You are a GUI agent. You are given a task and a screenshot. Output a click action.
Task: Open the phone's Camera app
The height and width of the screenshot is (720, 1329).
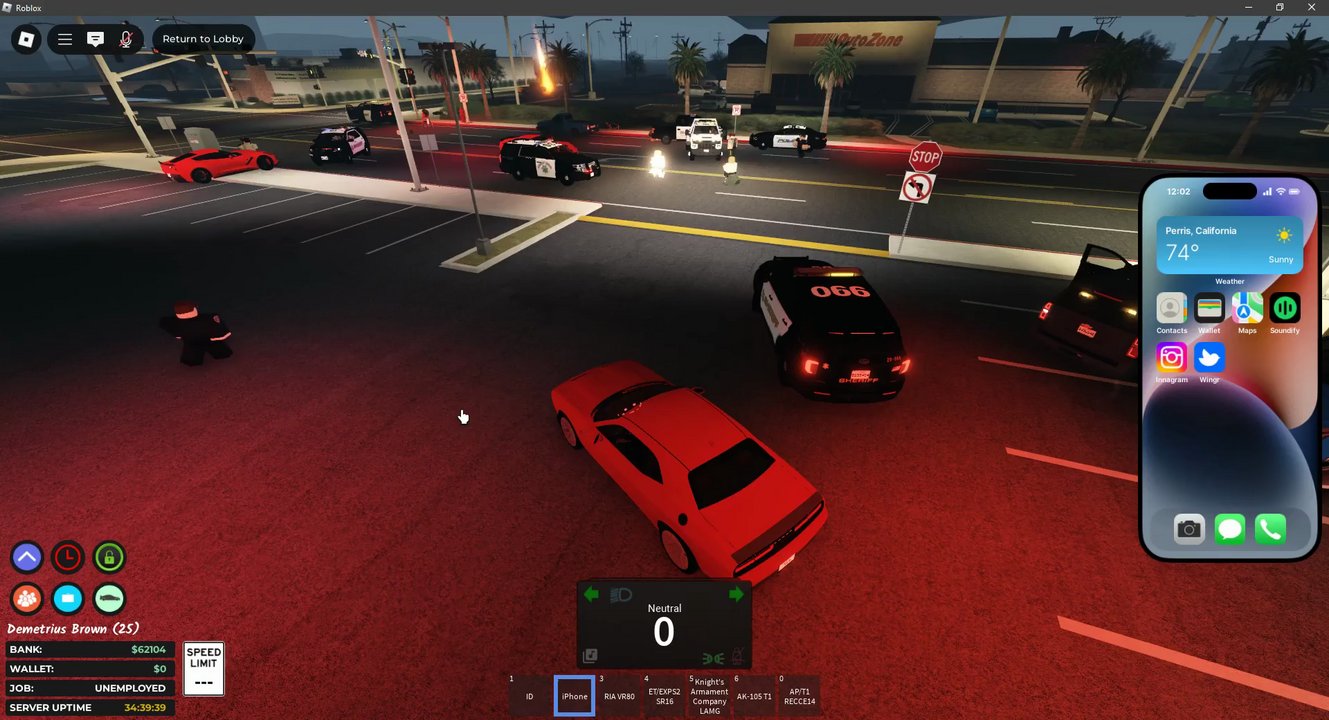point(1189,529)
